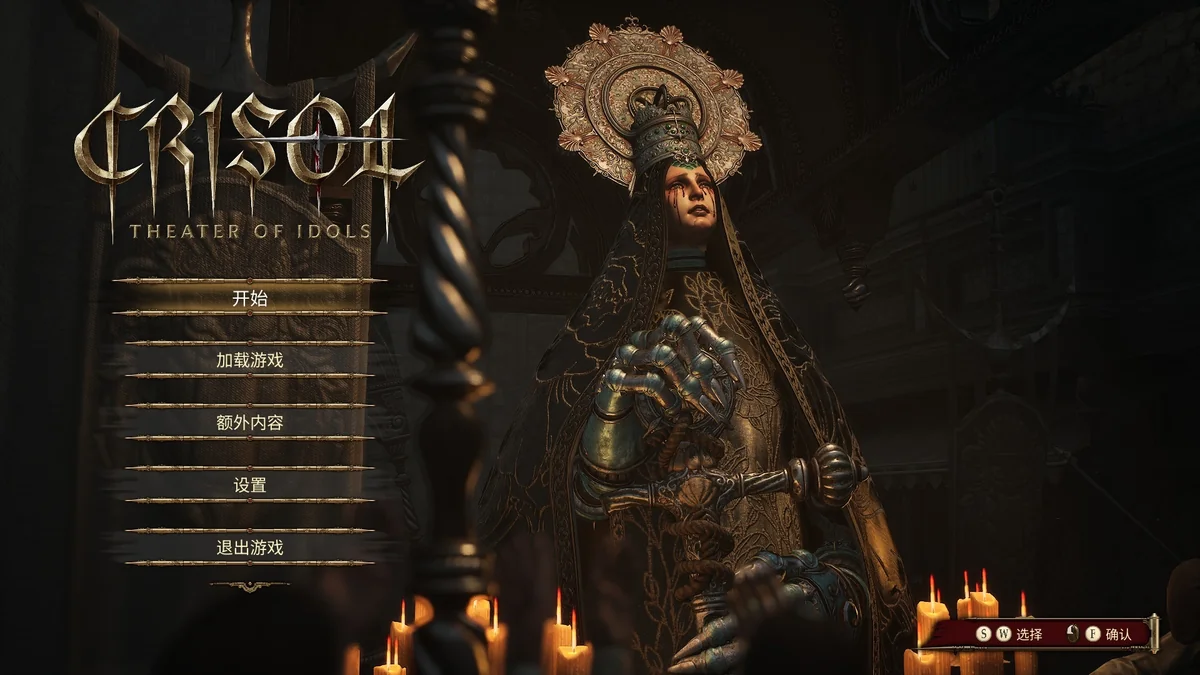Choose 额外内容 extra content
Viewport: 1200px width, 675px height.
[x=250, y=423]
